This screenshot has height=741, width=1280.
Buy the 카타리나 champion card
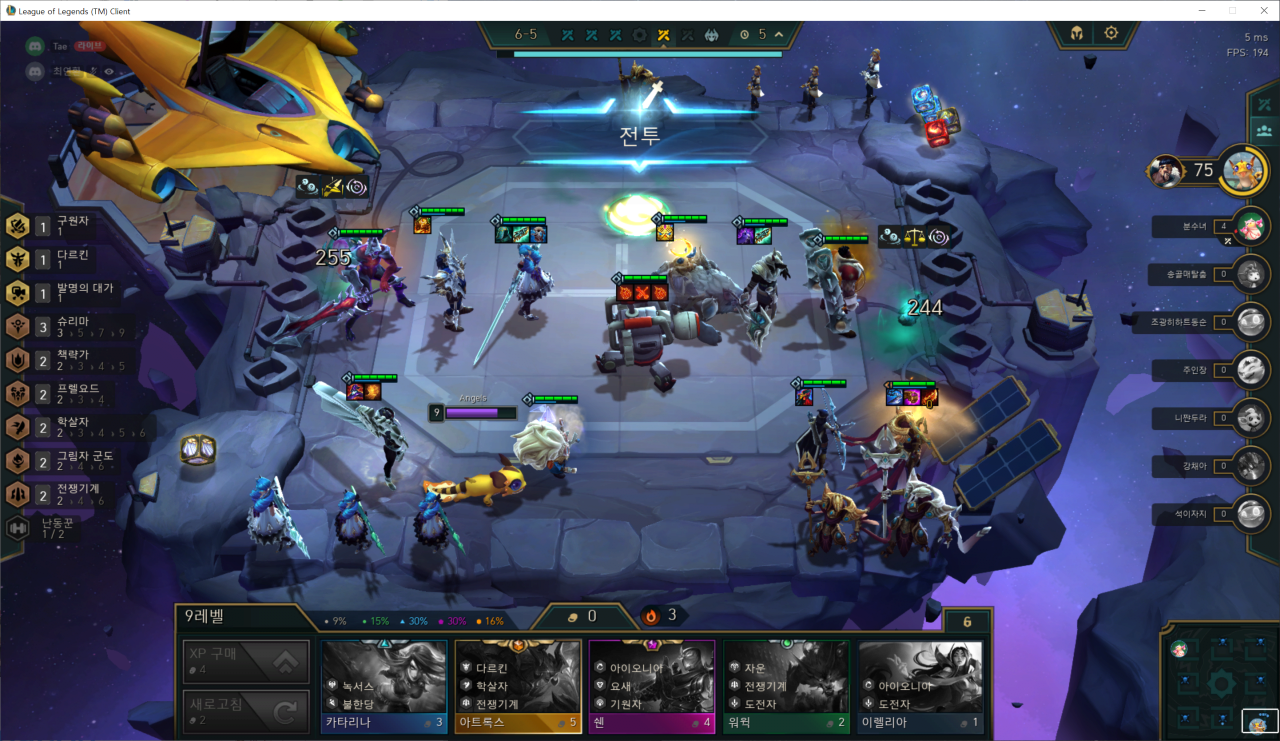384,688
